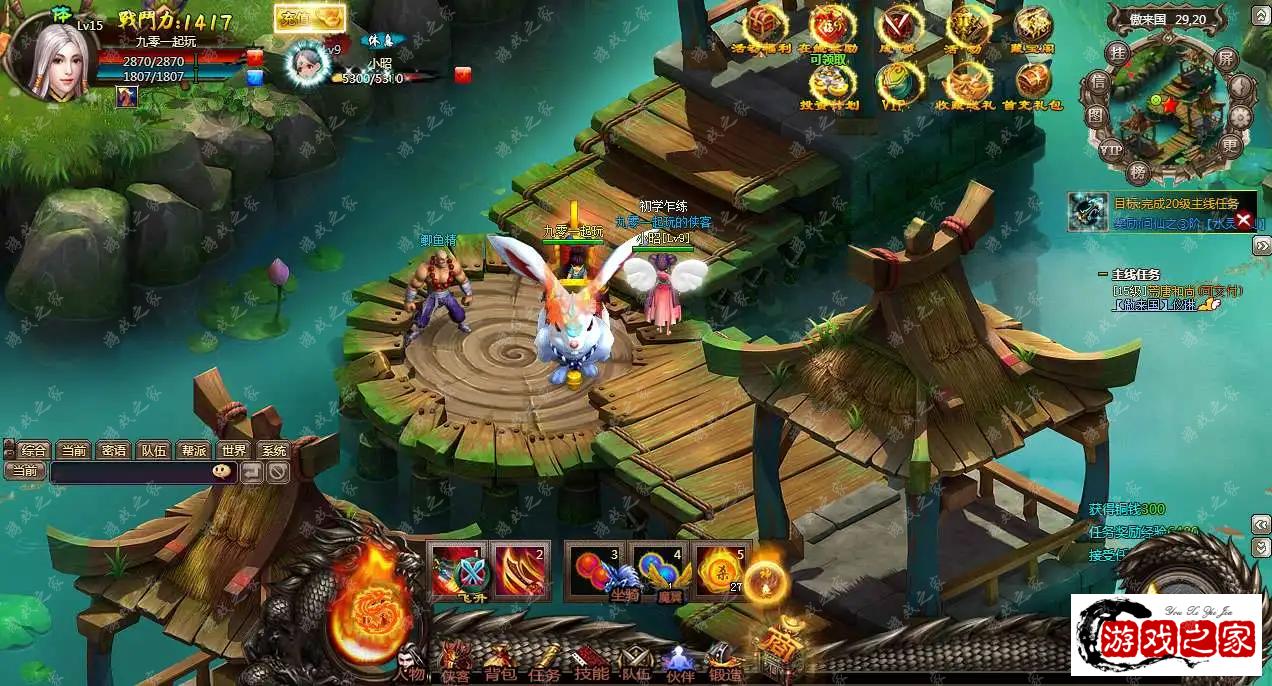Use the 飞升 crossed-swords skill slot
The image size is (1272, 686).
click(x=459, y=570)
